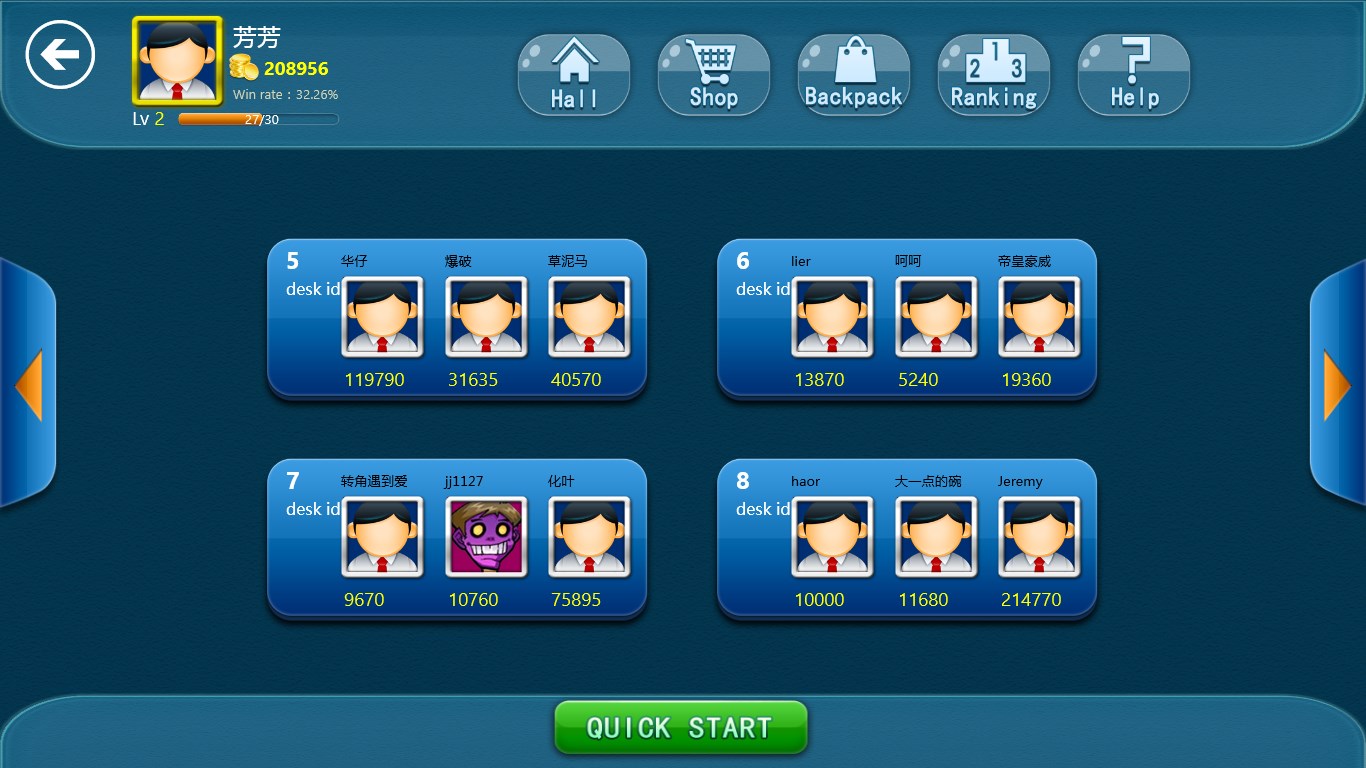Click your own profile avatar
Image resolution: width=1366 pixels, height=768 pixels.
pos(177,61)
